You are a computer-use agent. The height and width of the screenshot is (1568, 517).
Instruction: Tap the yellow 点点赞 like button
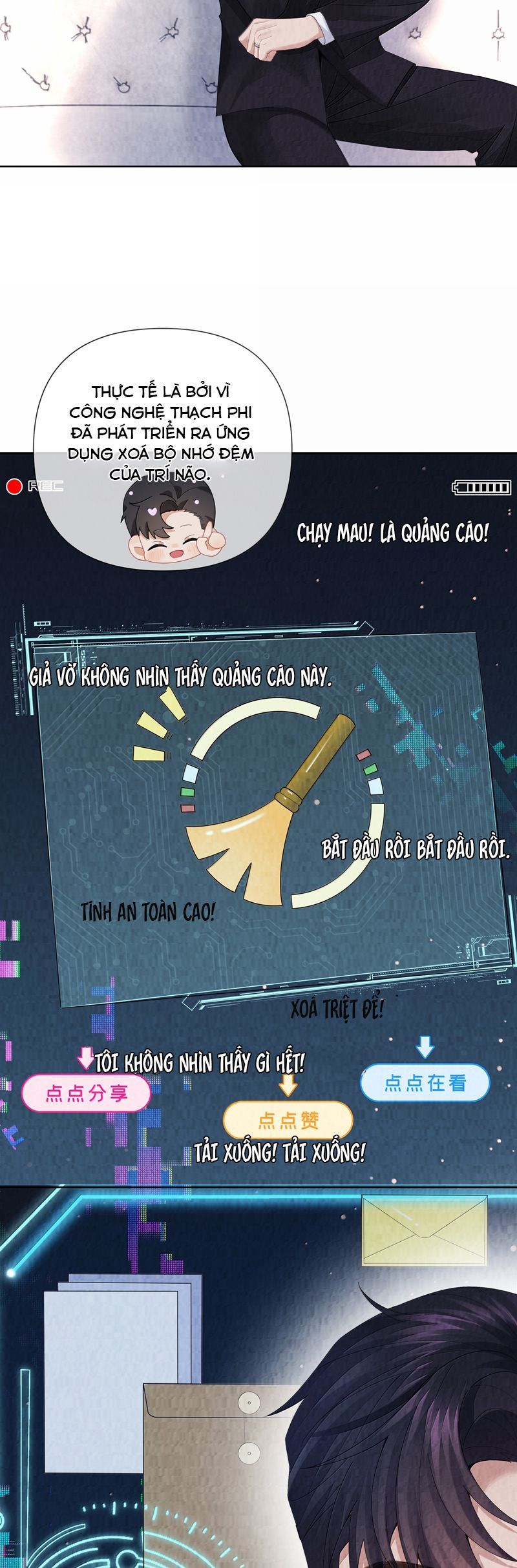click(x=288, y=1120)
